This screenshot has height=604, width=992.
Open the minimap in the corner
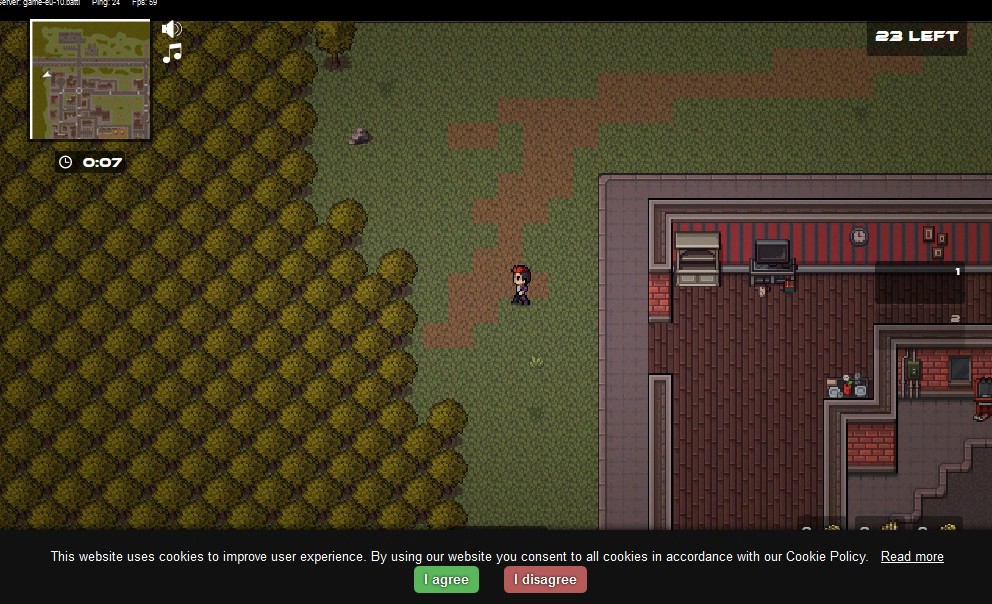coord(90,79)
